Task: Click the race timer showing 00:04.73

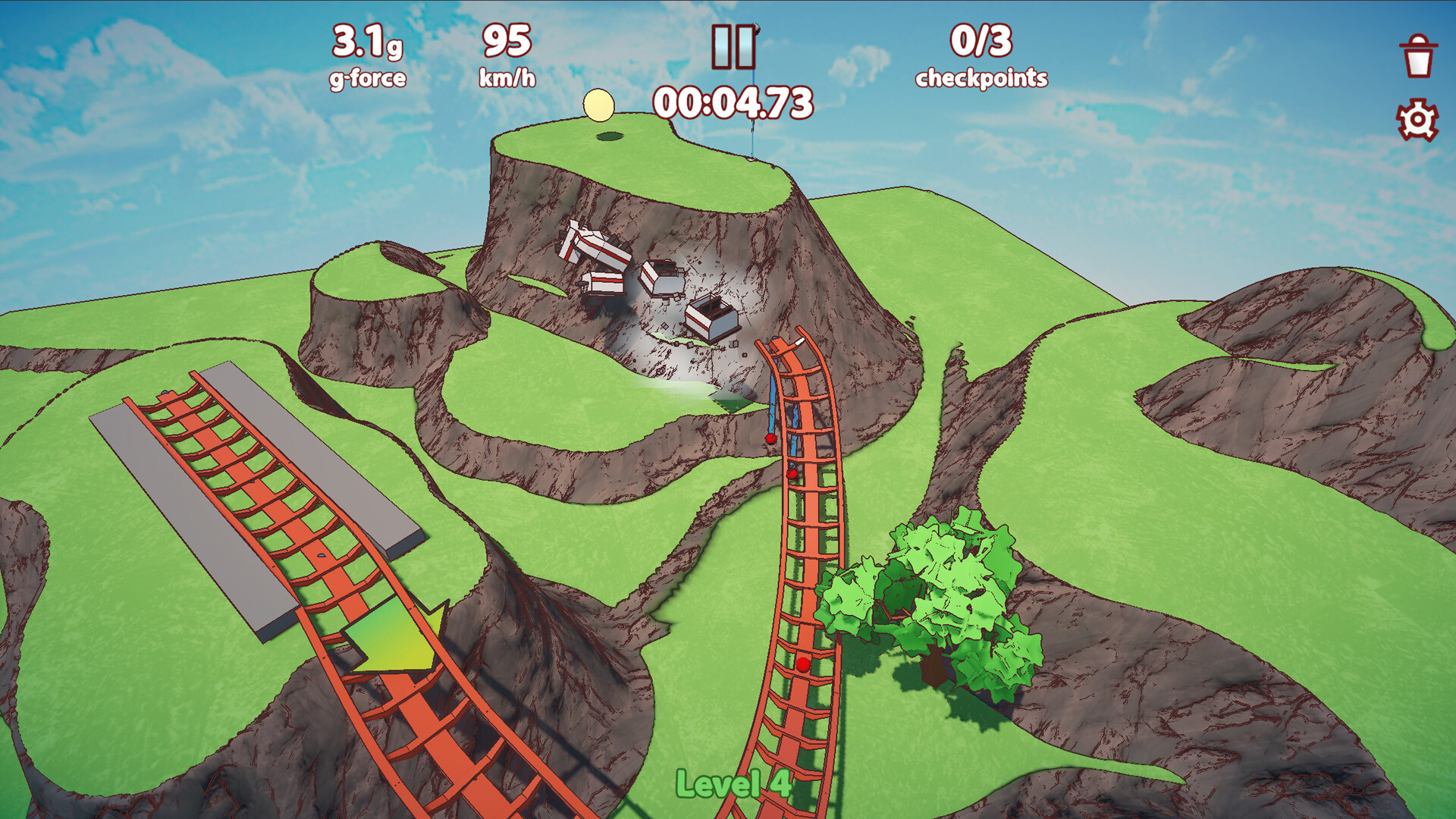Action: click(733, 102)
